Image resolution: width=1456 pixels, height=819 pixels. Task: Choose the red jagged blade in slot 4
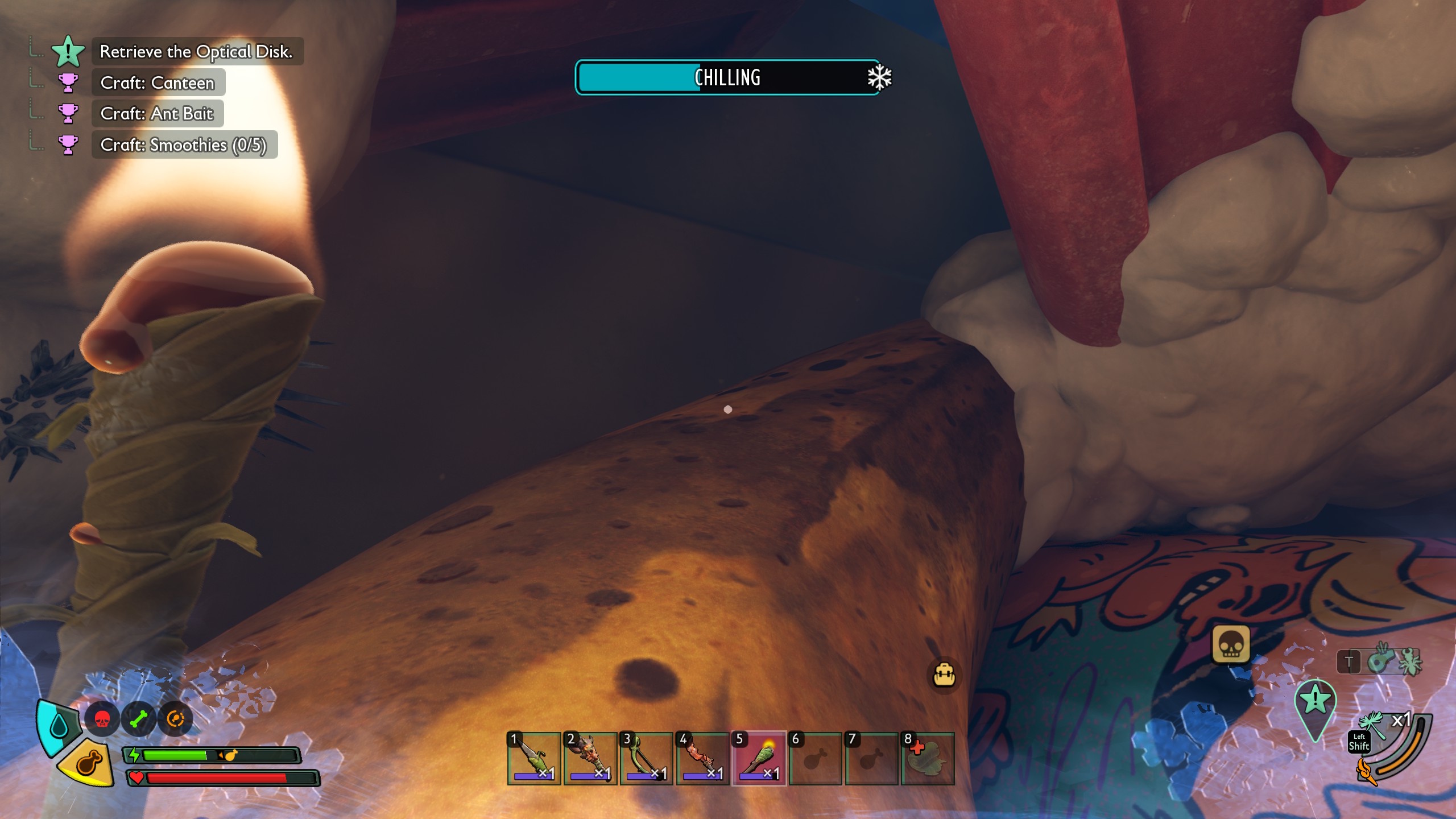[x=702, y=758]
